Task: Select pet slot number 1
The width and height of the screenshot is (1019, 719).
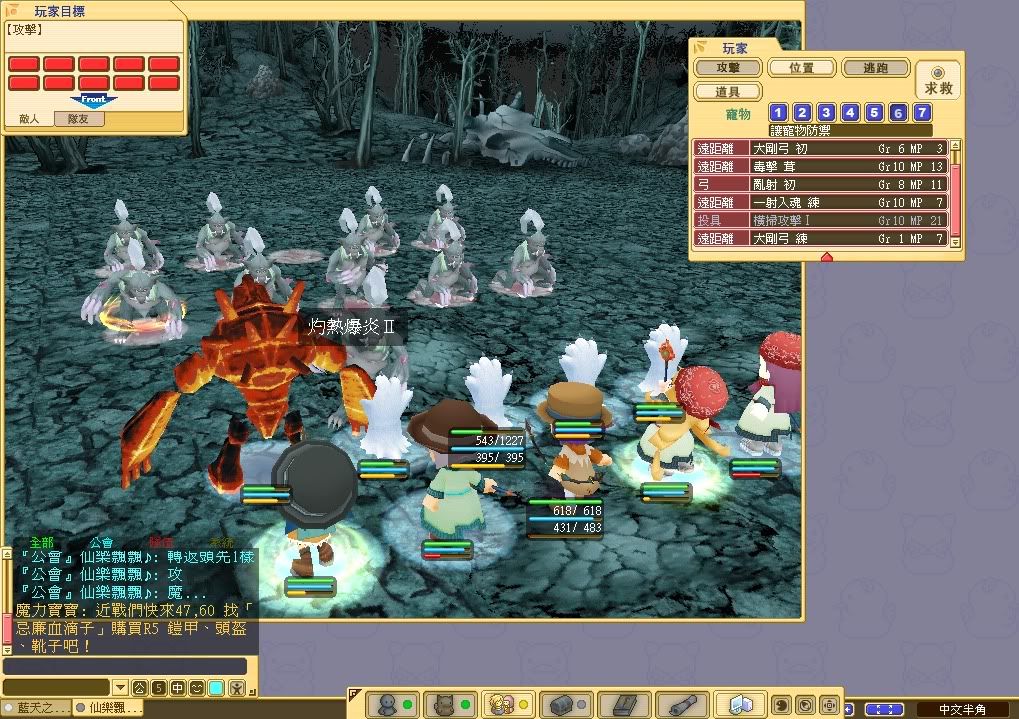Action: pos(778,113)
